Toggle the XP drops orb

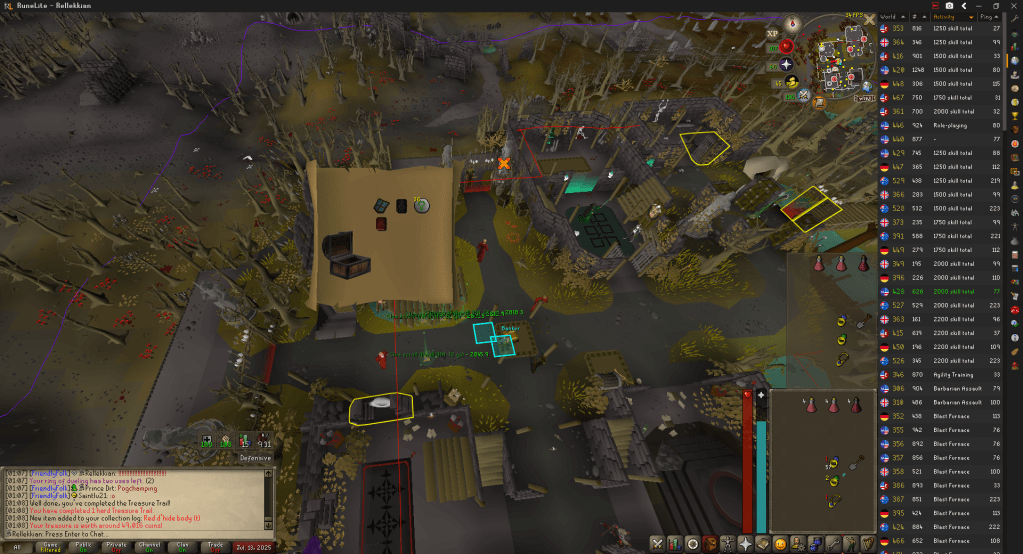773,33
